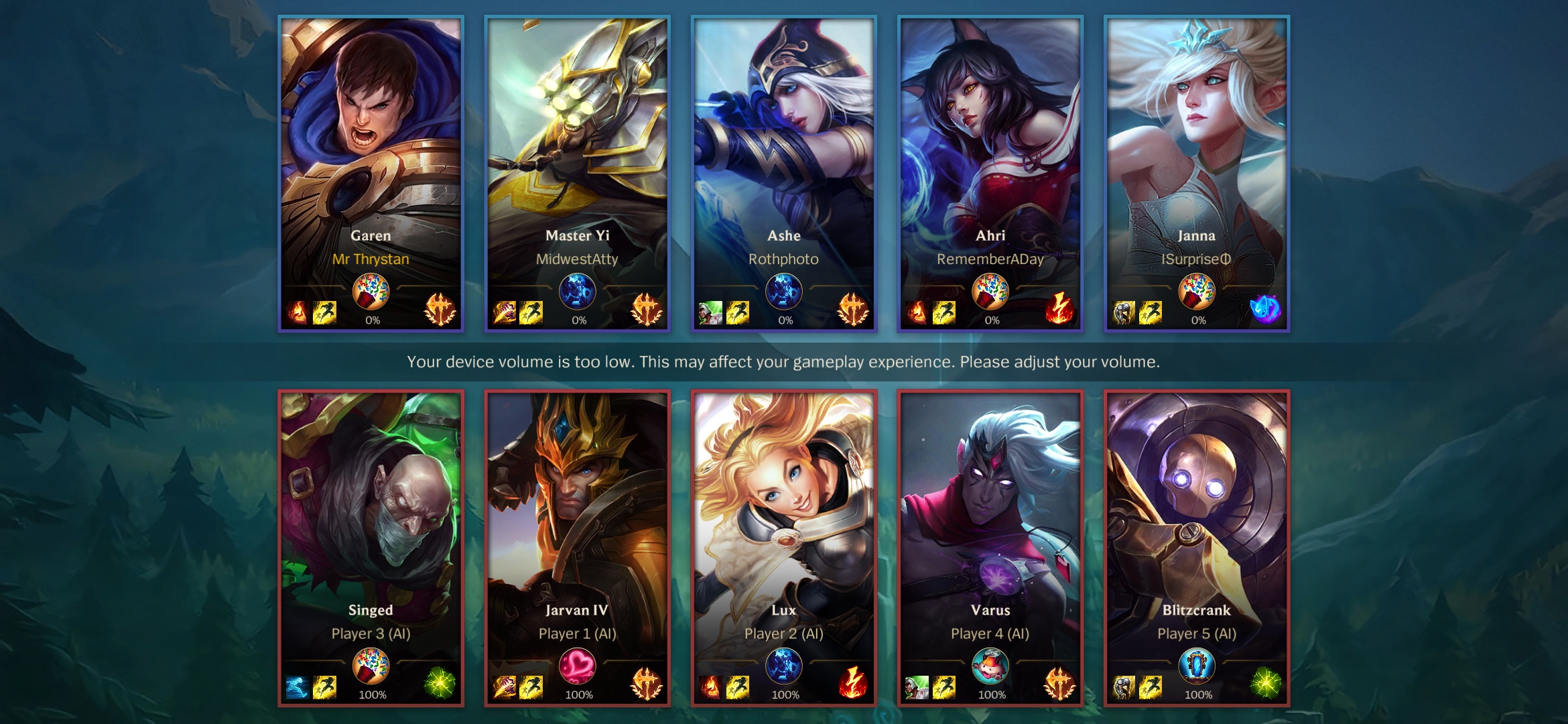Click Singed's blue Ghost spell icon
This screenshot has height=724, width=1568.
298,687
